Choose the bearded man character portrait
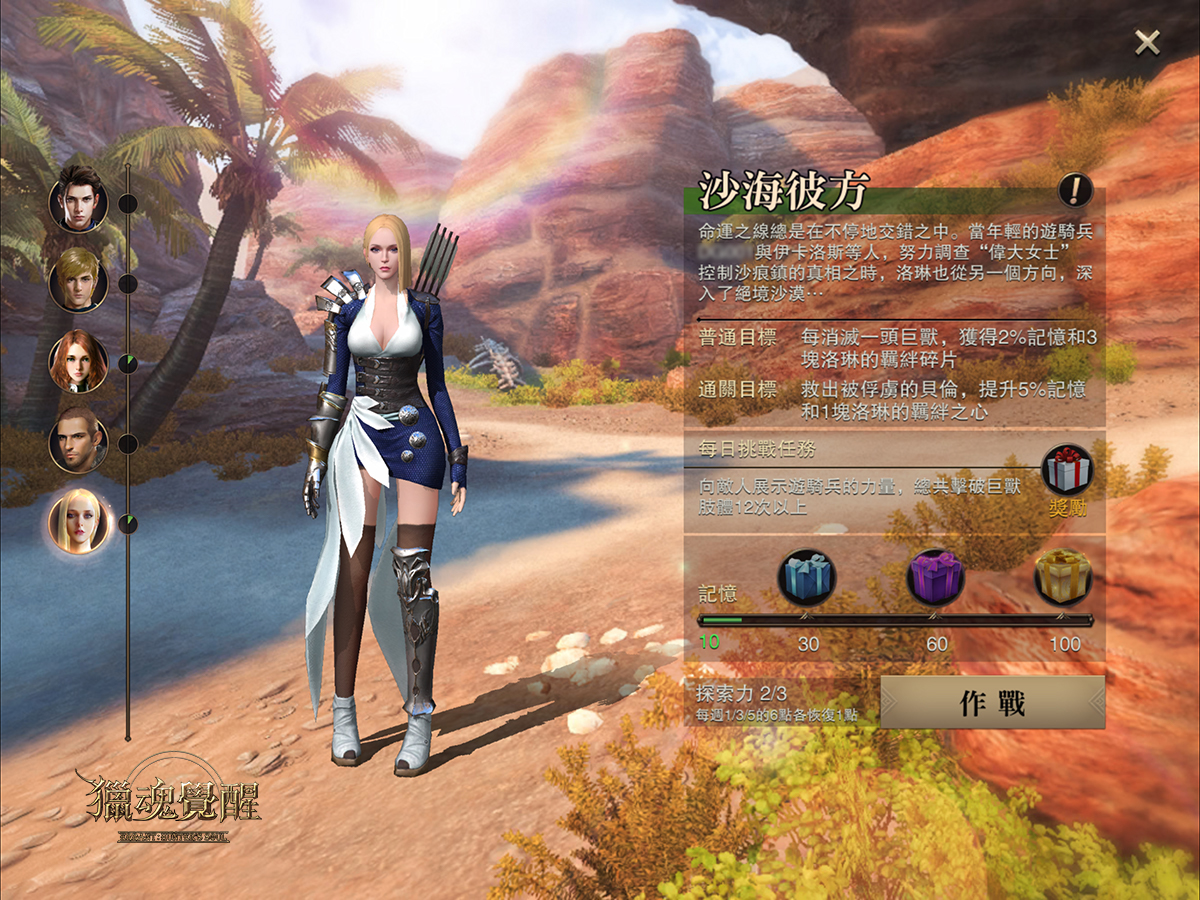 (78, 441)
